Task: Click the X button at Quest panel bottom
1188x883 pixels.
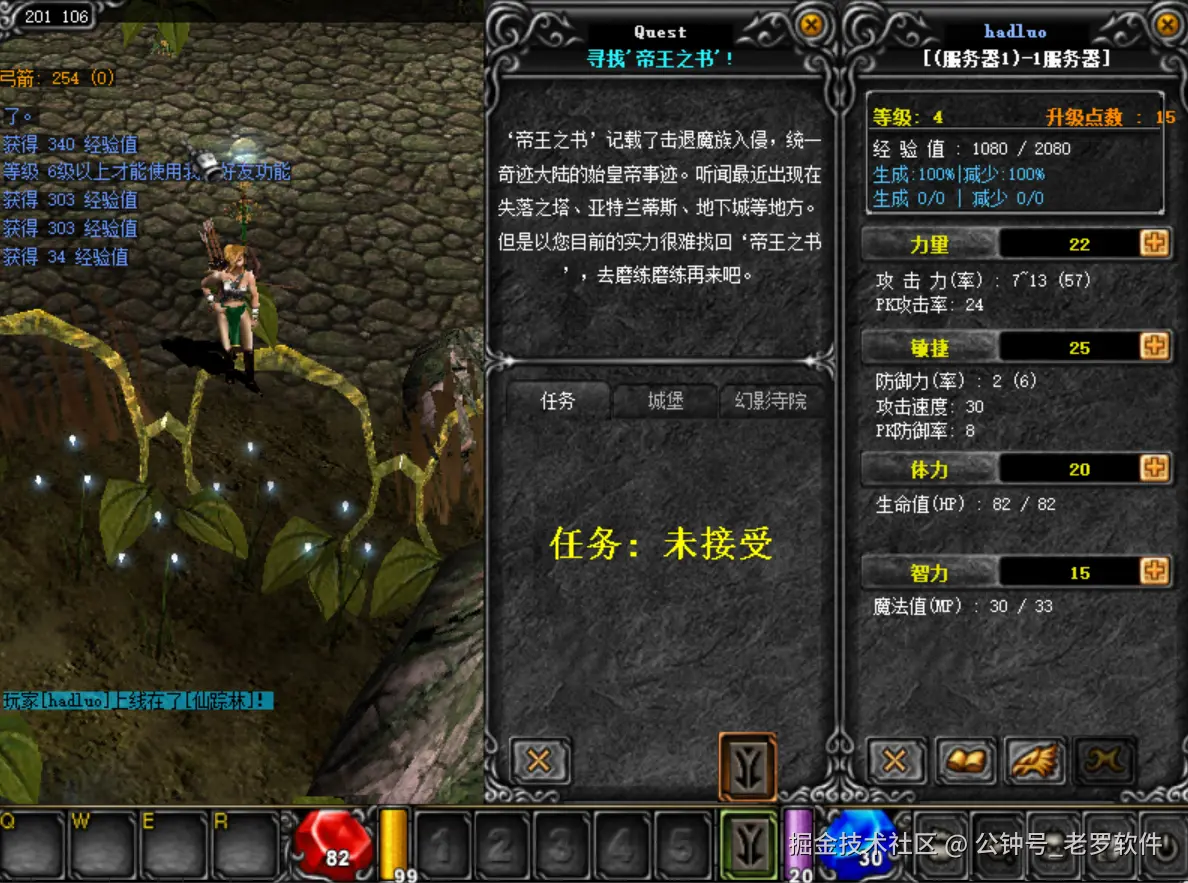Action: coord(539,761)
